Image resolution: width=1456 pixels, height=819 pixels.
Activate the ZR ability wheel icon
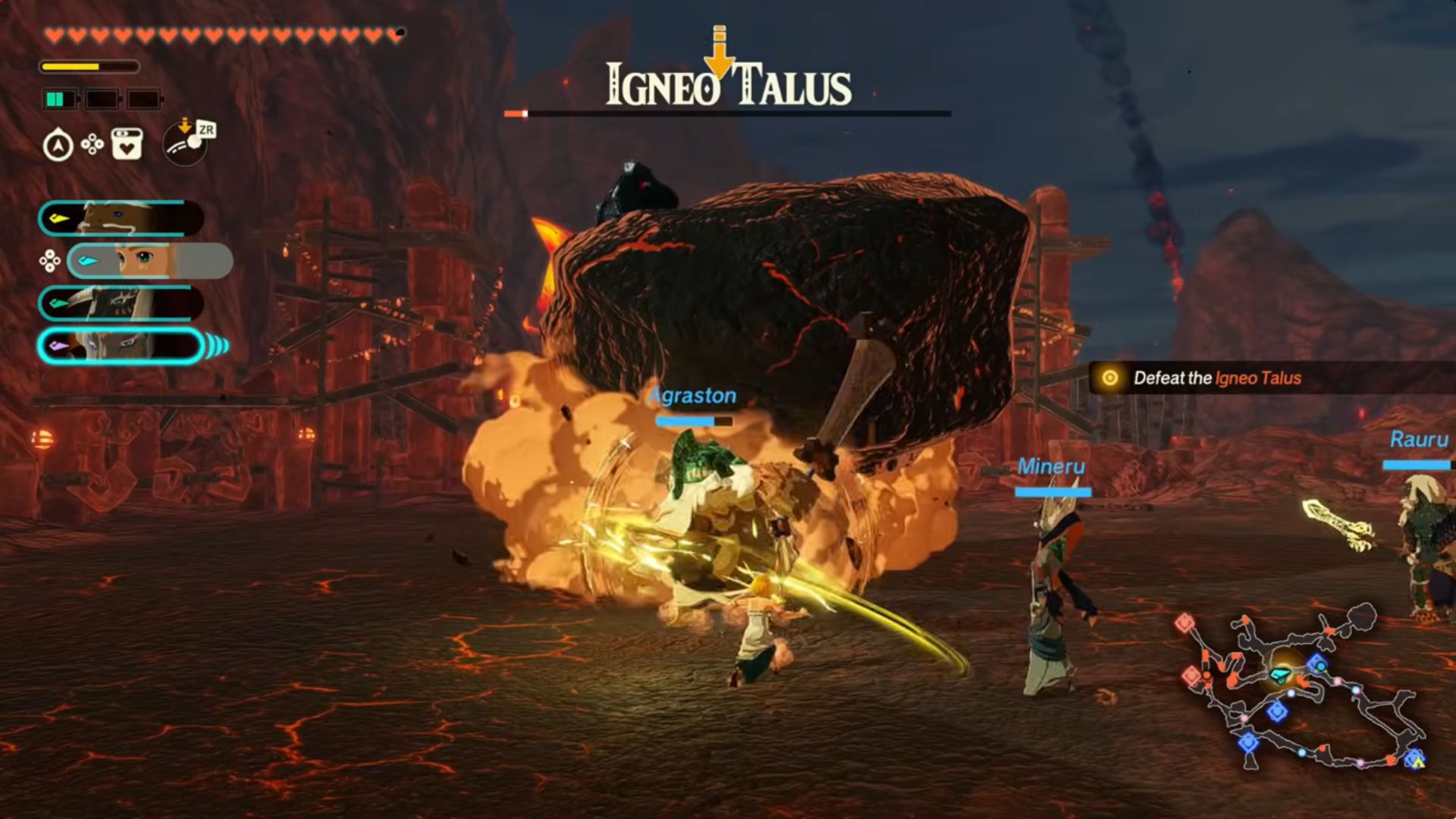(185, 146)
